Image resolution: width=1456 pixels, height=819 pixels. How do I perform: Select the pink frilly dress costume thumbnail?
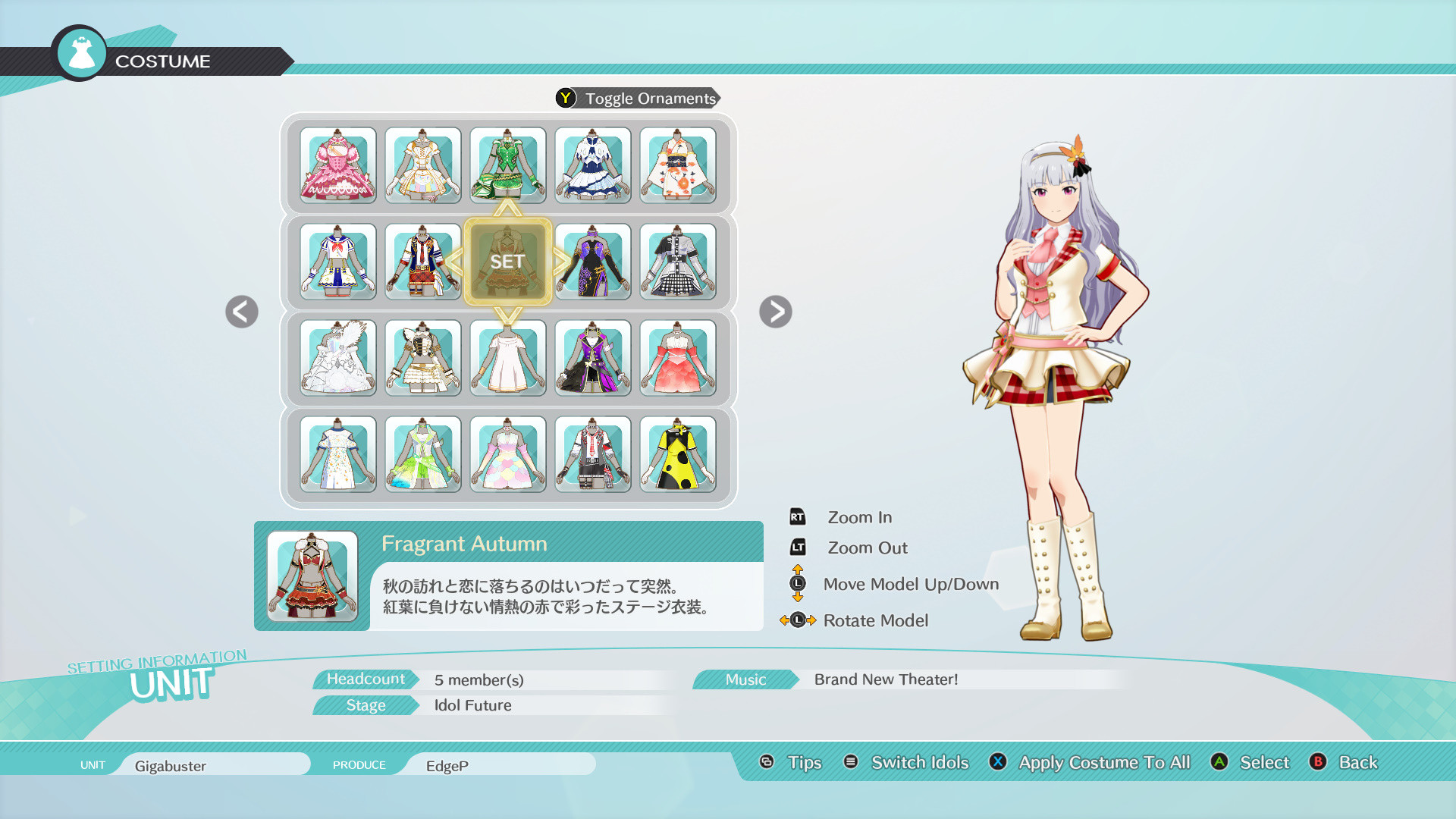338,165
